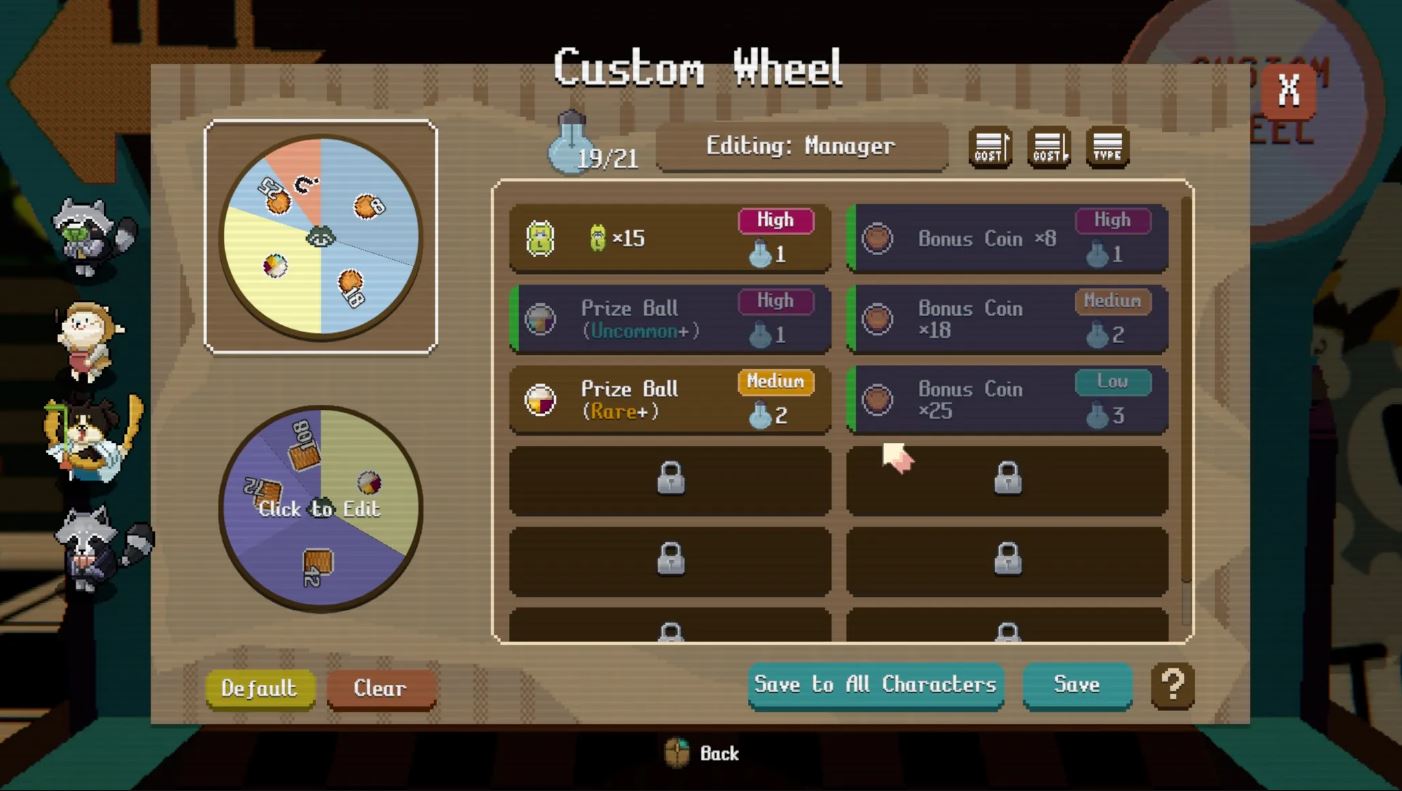Sort rewards by type
1402x791 pixels.
[1107, 148]
